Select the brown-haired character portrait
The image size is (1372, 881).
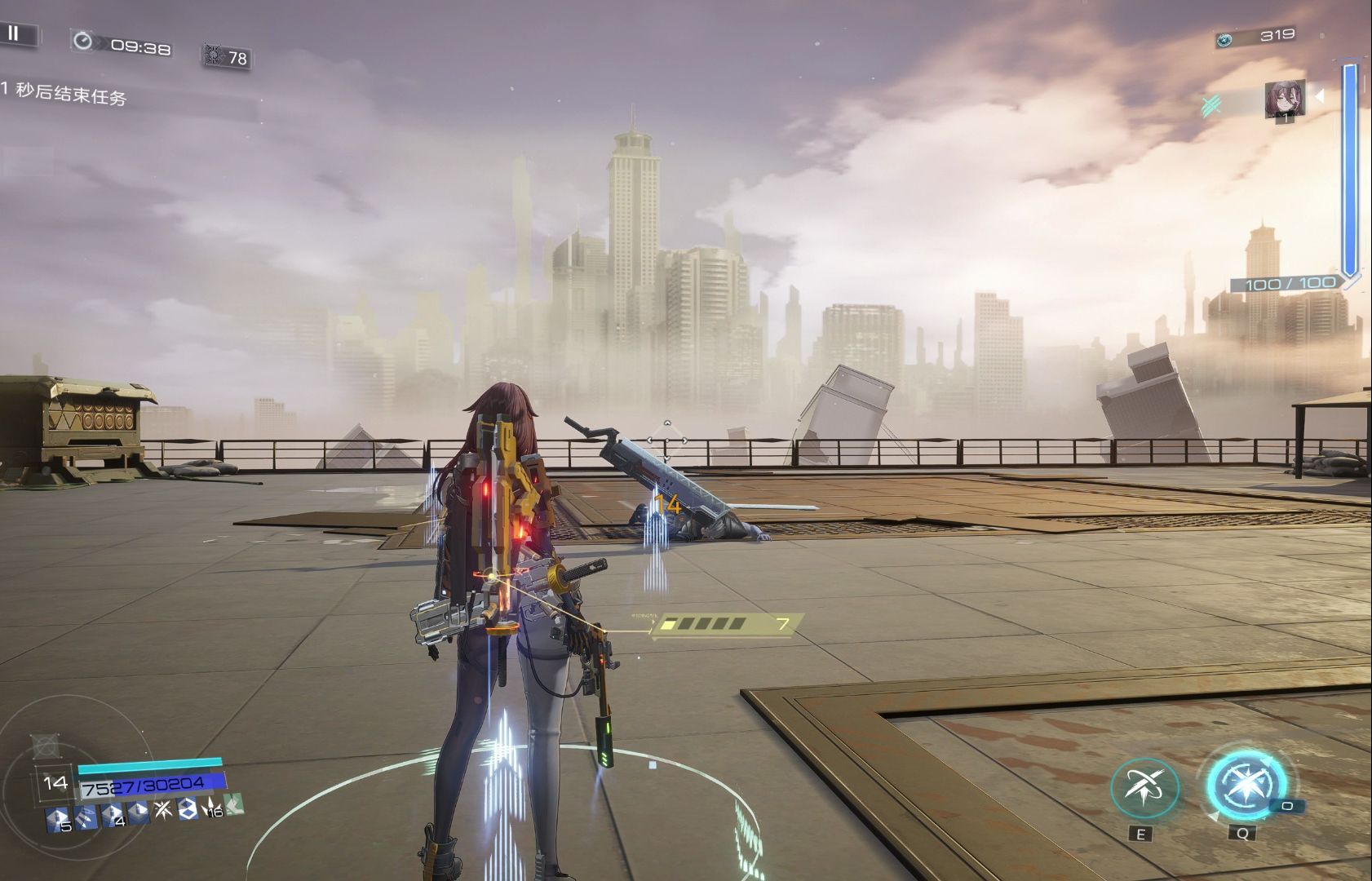1284,100
